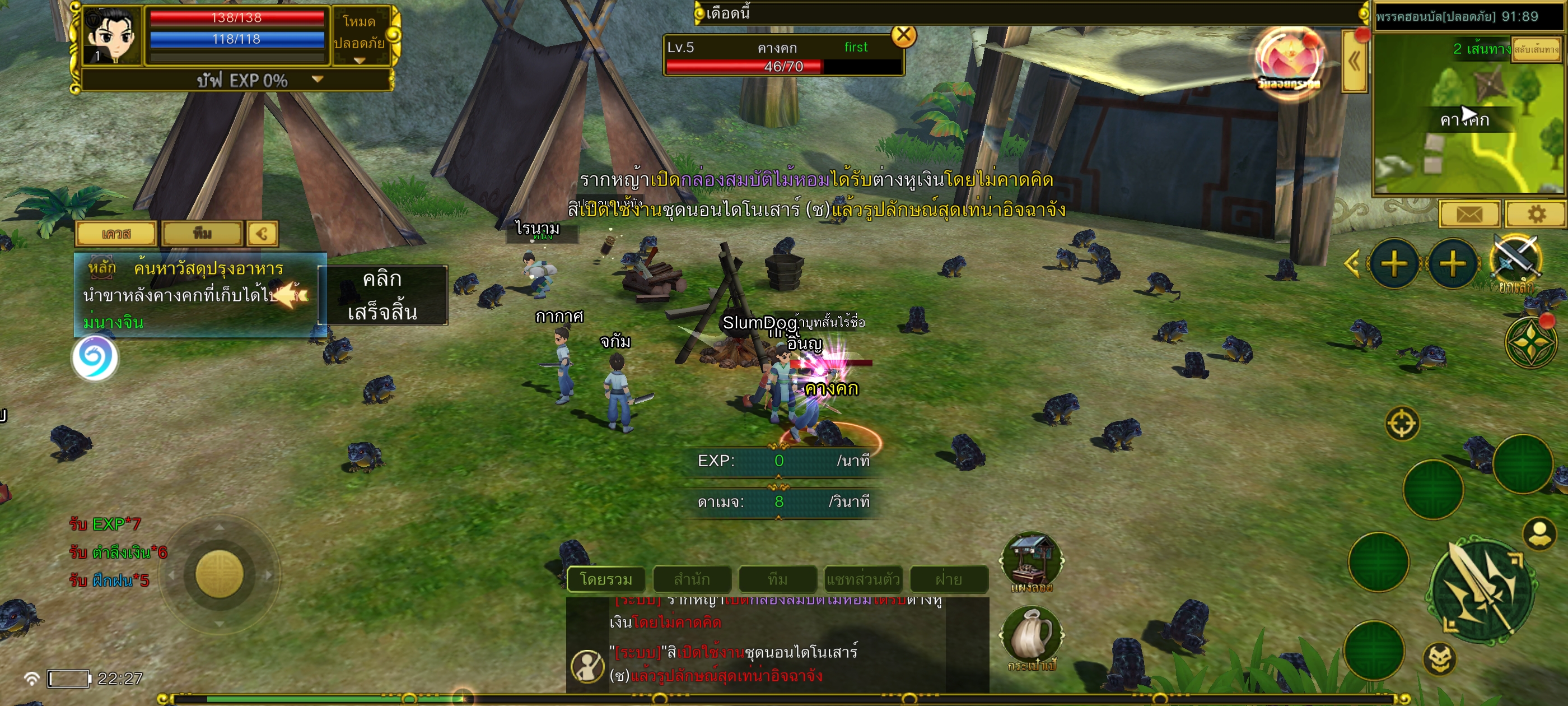Open the gear settings icon
The width and height of the screenshot is (1568, 706).
(1536, 215)
